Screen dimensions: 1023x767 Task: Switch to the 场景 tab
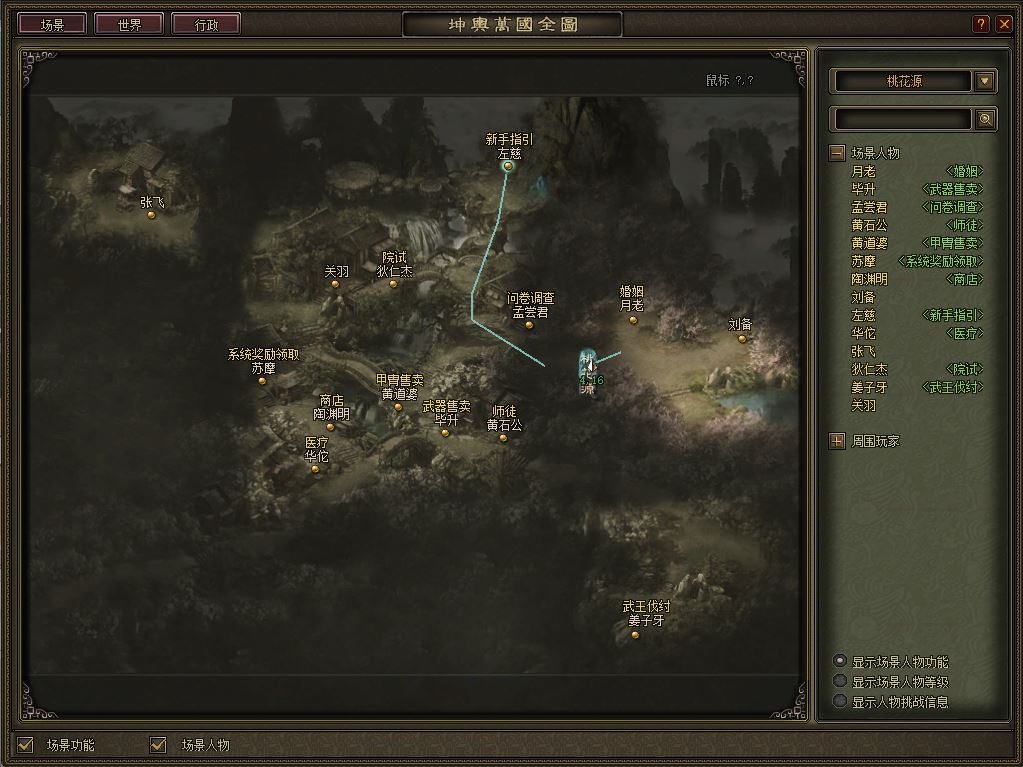point(52,25)
